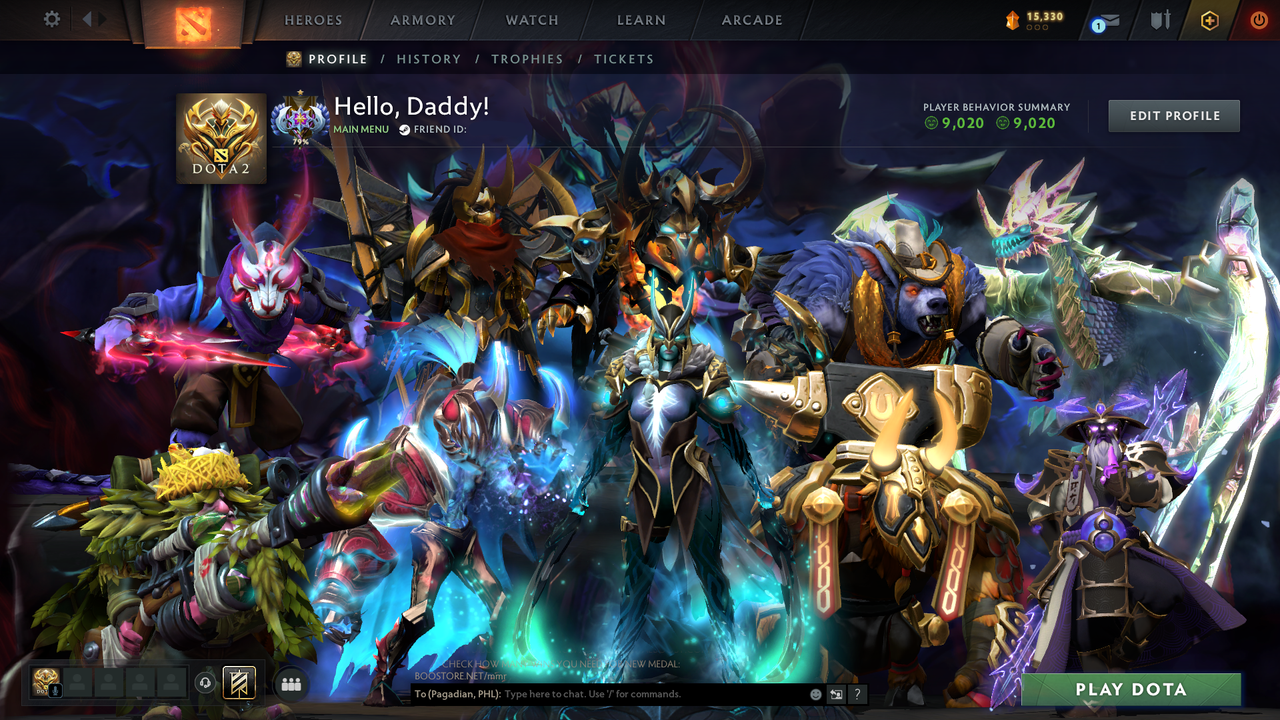Click the 79% rank progress medal

click(x=300, y=117)
